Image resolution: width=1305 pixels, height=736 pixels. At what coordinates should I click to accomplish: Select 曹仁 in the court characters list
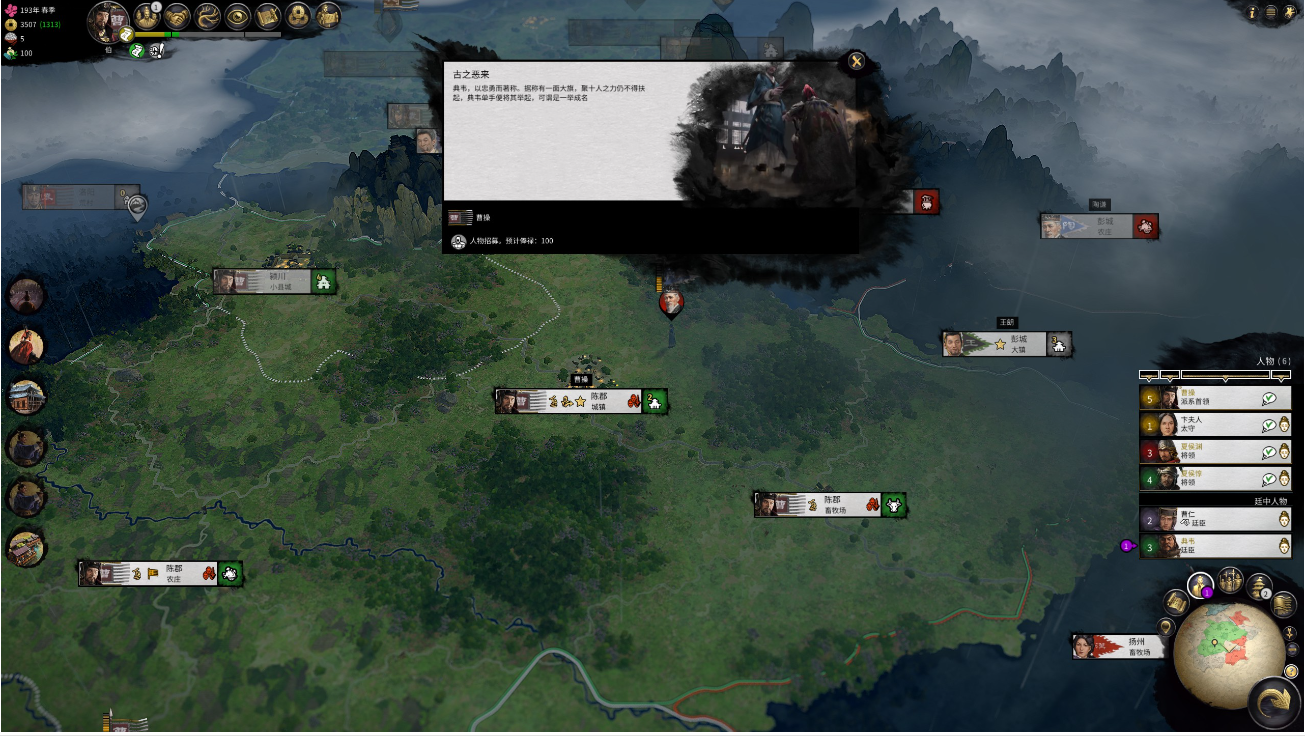pyautogui.click(x=1214, y=519)
